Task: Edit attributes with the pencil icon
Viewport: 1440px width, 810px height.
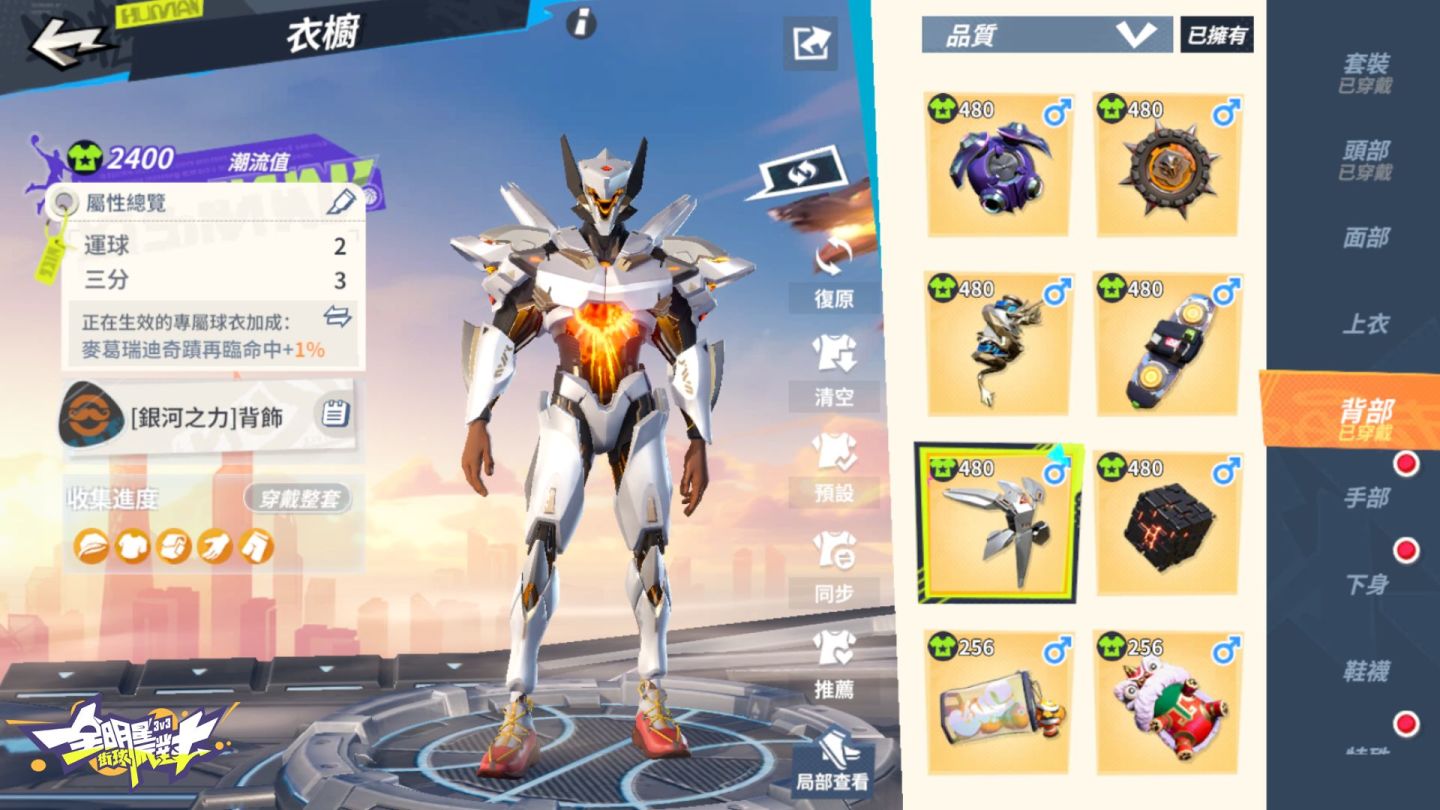Action: coord(341,202)
